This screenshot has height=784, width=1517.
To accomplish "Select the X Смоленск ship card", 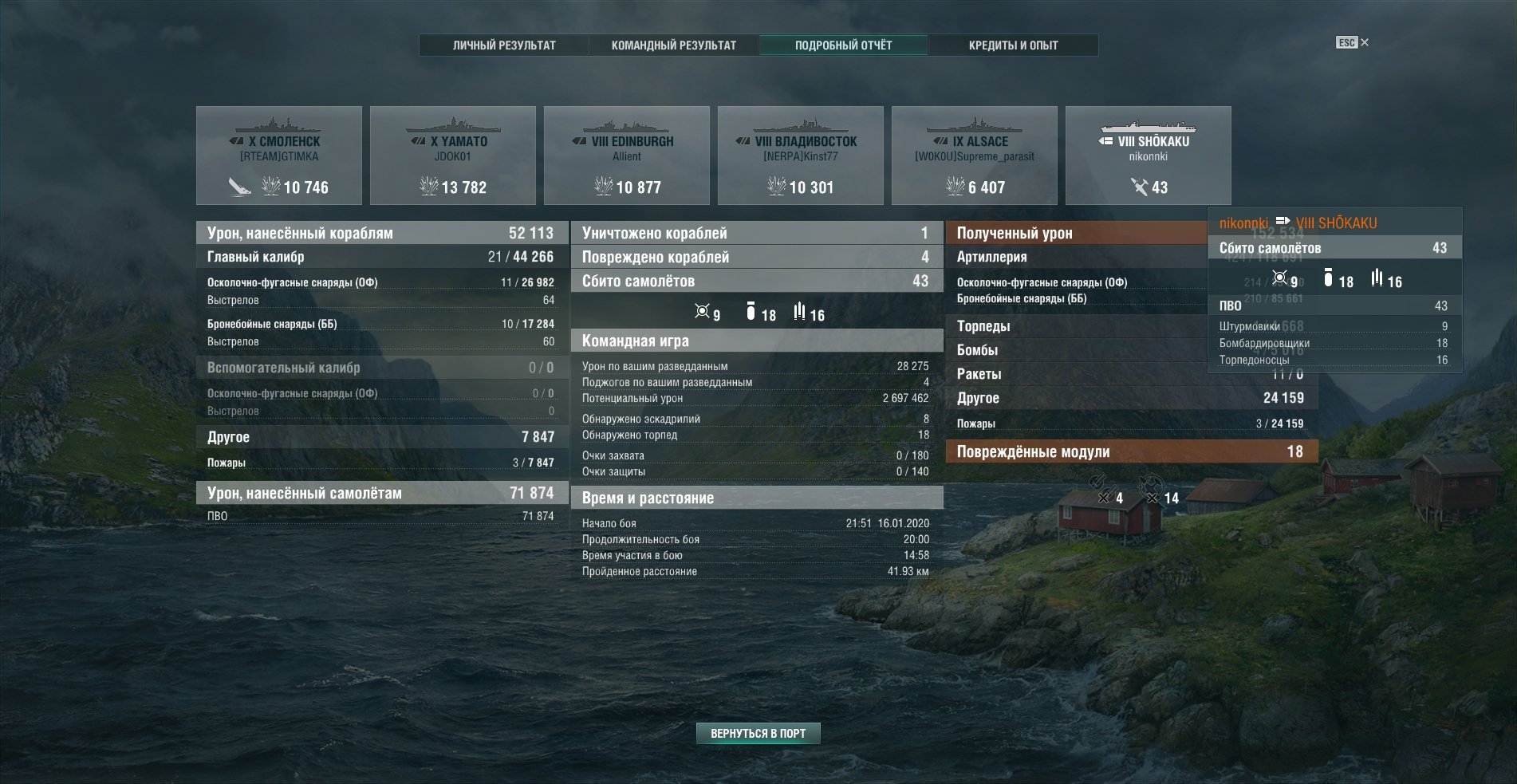I will (x=279, y=156).
